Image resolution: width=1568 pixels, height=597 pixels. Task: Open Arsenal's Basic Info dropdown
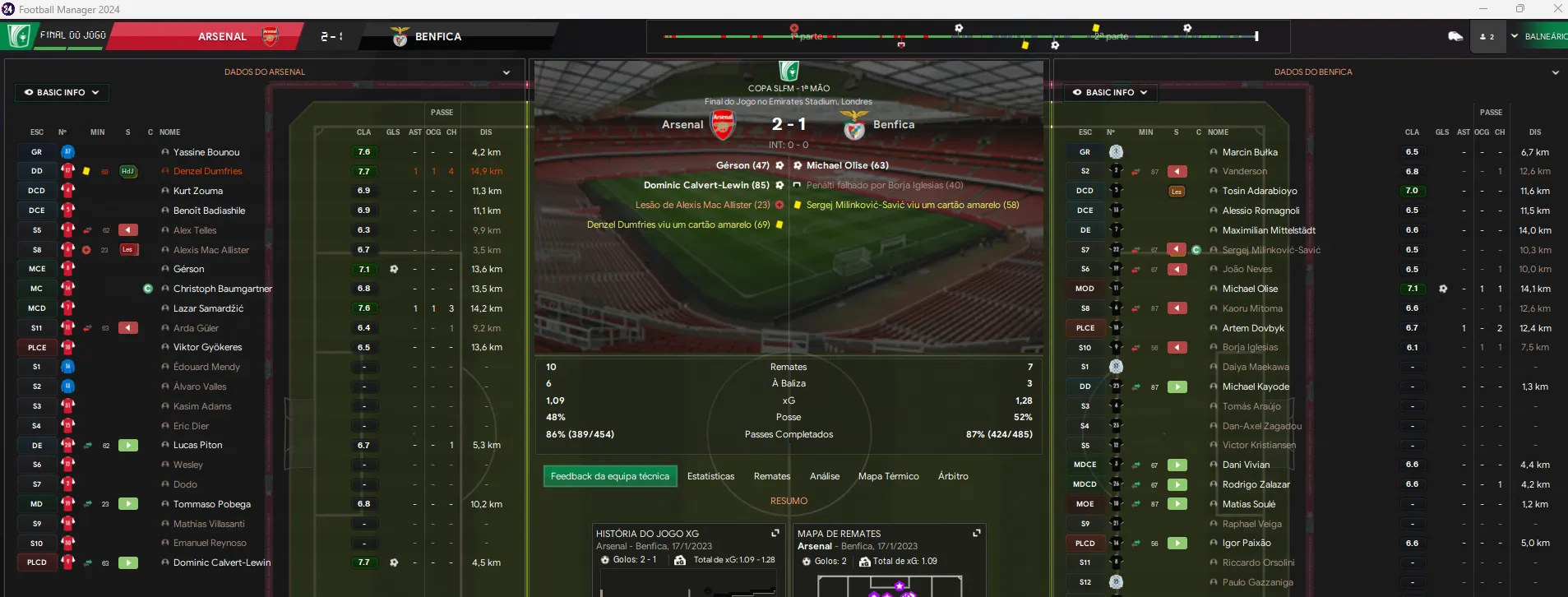pos(62,93)
